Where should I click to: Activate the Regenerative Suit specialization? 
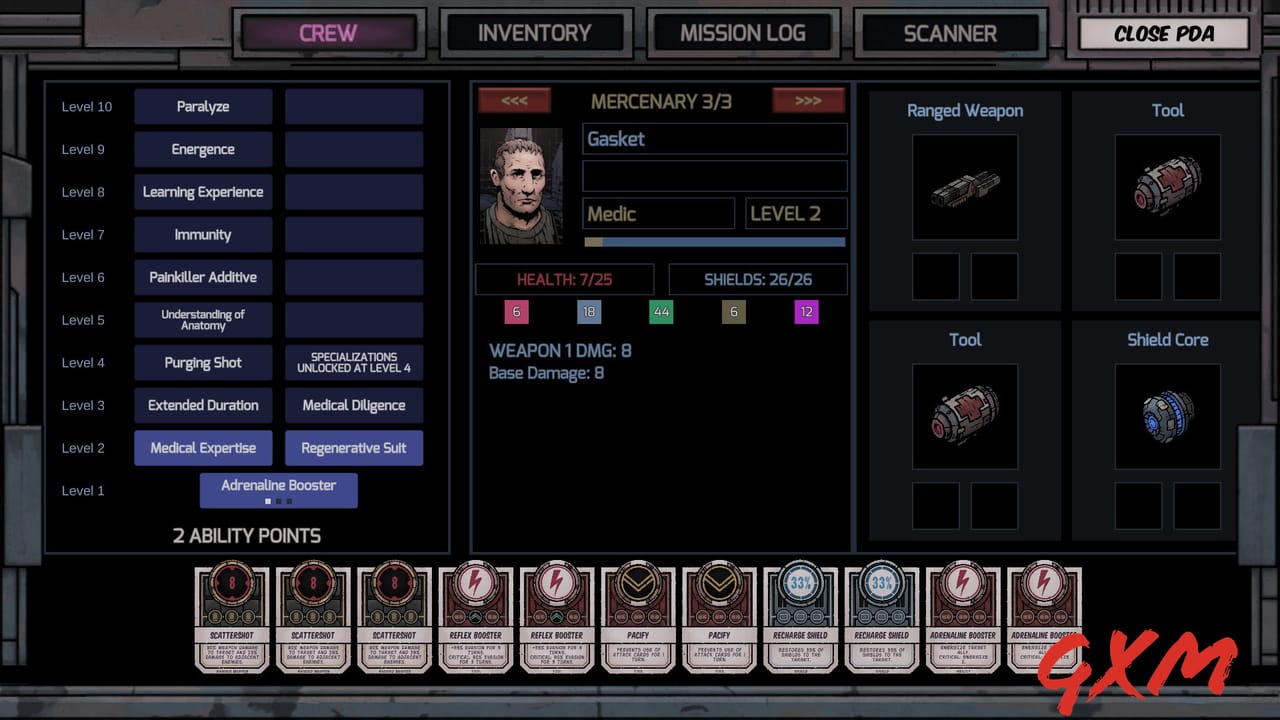click(x=354, y=448)
